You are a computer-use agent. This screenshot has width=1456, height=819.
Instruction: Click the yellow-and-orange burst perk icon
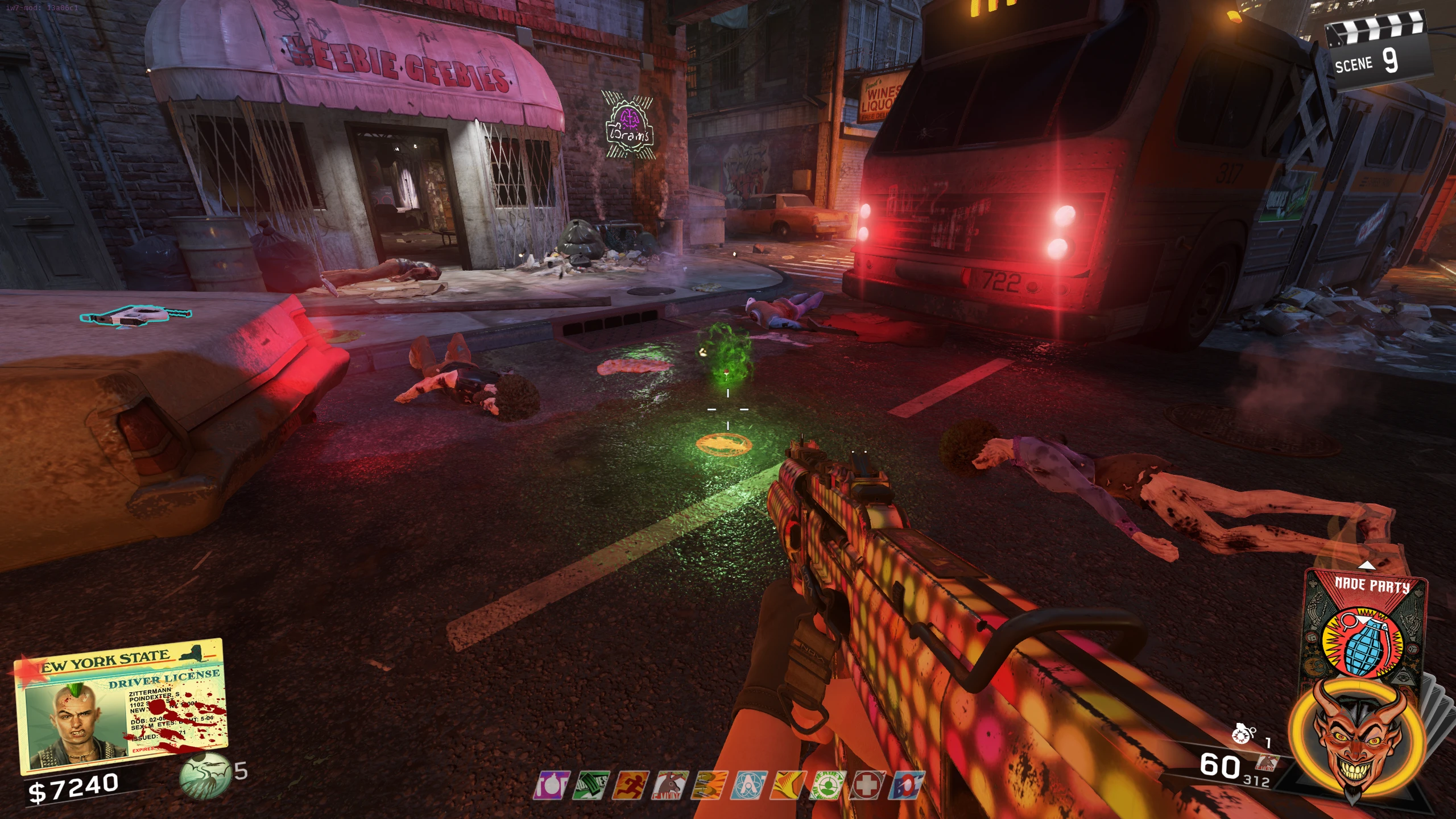[x=788, y=785]
